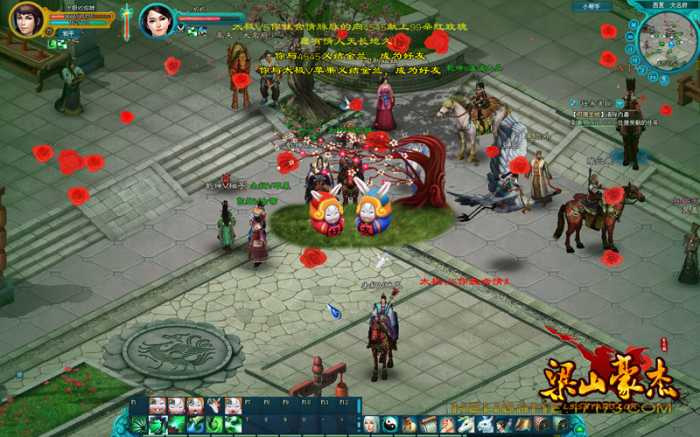Open the white horse mount icon
Image resolution: width=700 pixels, height=437 pixels.
coord(466,425)
